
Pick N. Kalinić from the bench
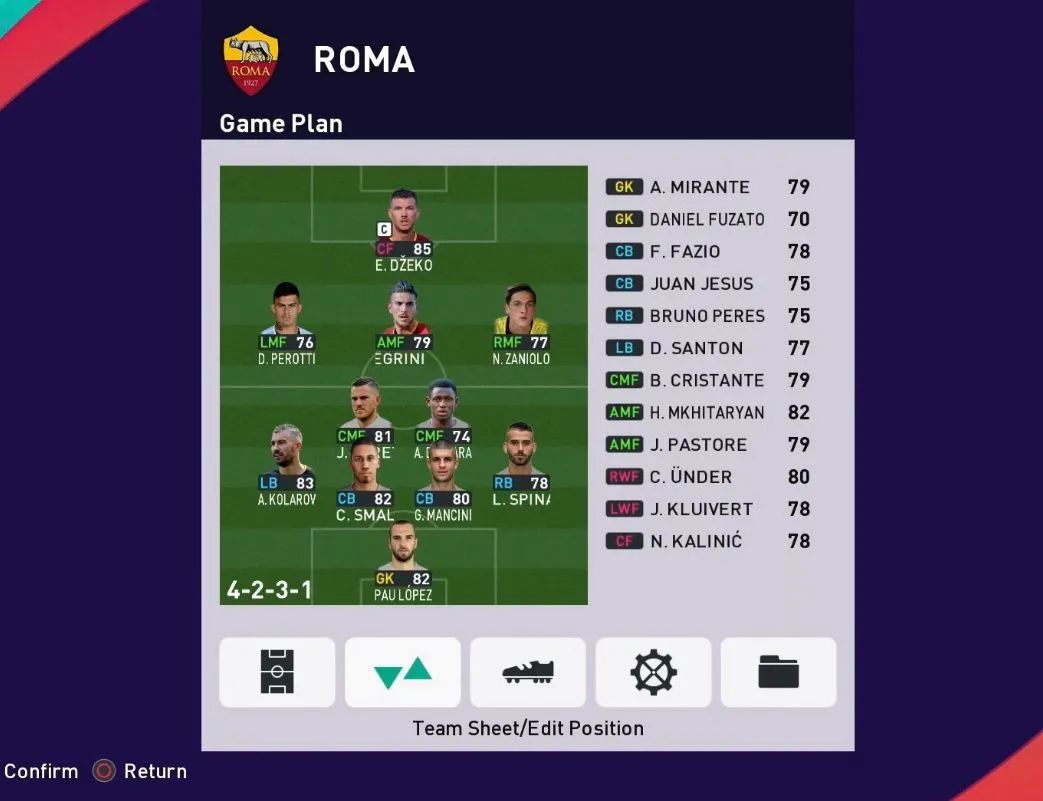point(707,541)
